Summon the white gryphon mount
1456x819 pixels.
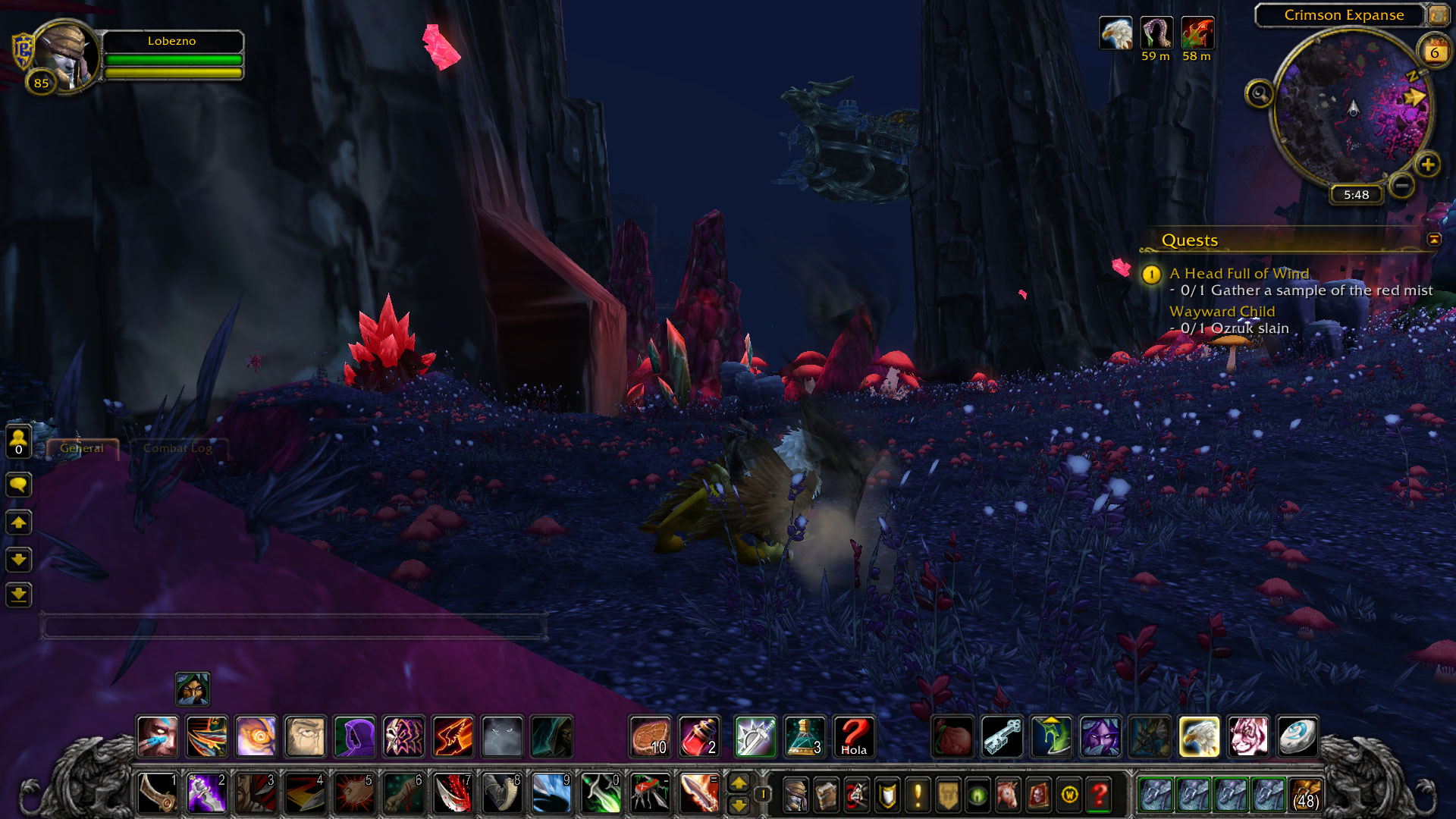click(1199, 736)
